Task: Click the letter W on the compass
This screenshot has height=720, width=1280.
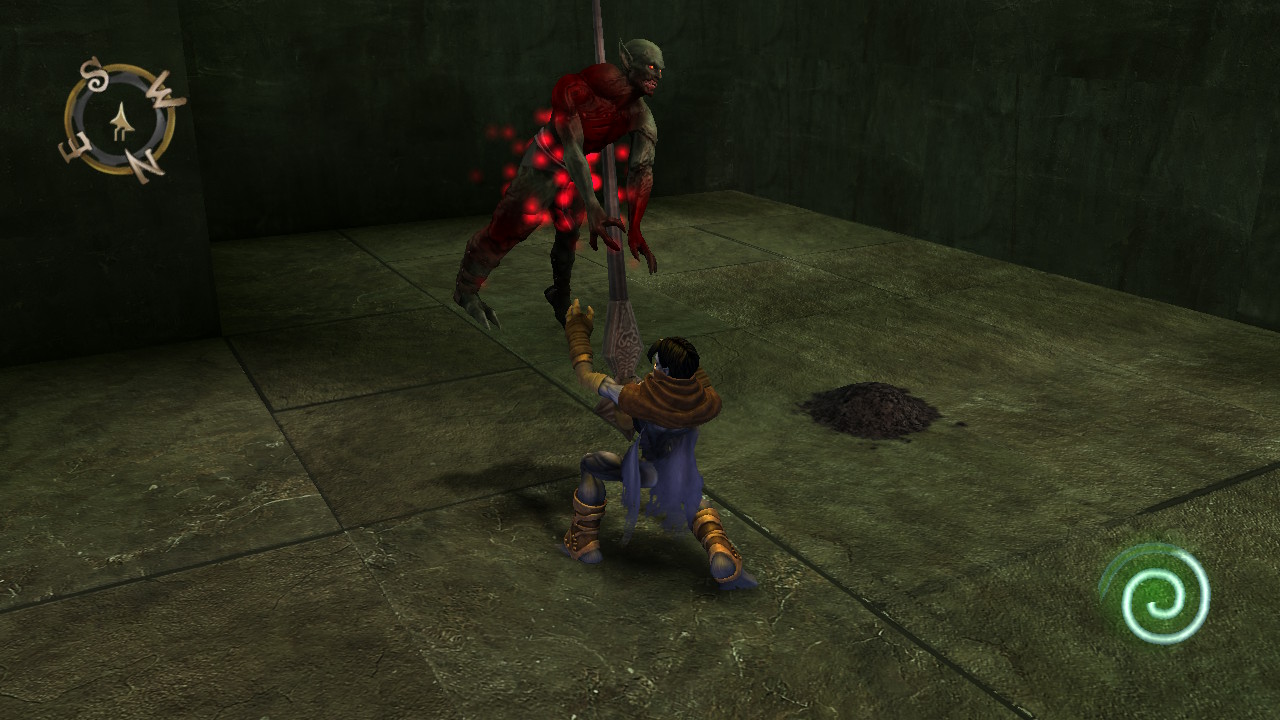Action: coord(163,92)
